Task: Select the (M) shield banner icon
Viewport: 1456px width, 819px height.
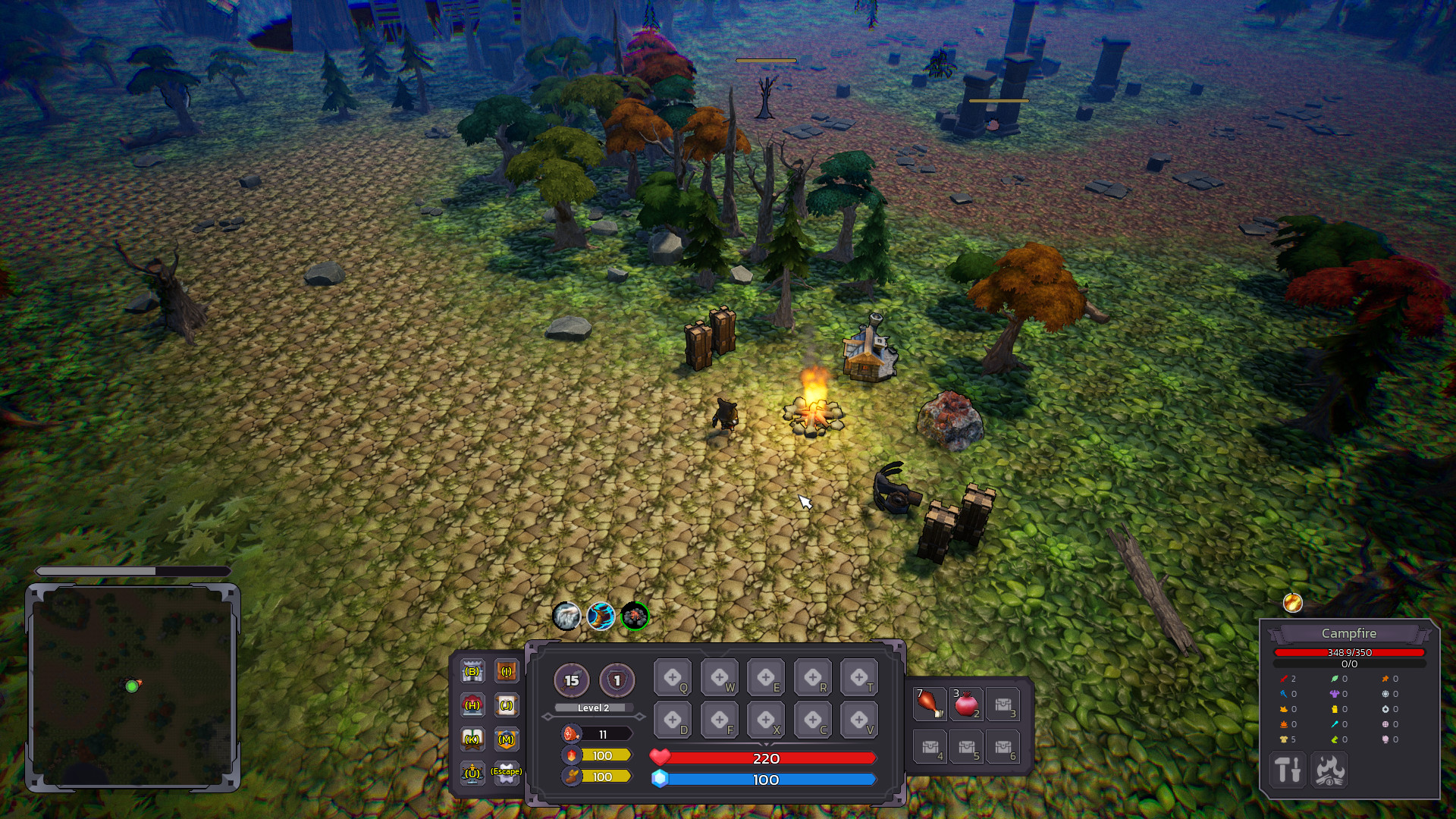Action: [505, 737]
